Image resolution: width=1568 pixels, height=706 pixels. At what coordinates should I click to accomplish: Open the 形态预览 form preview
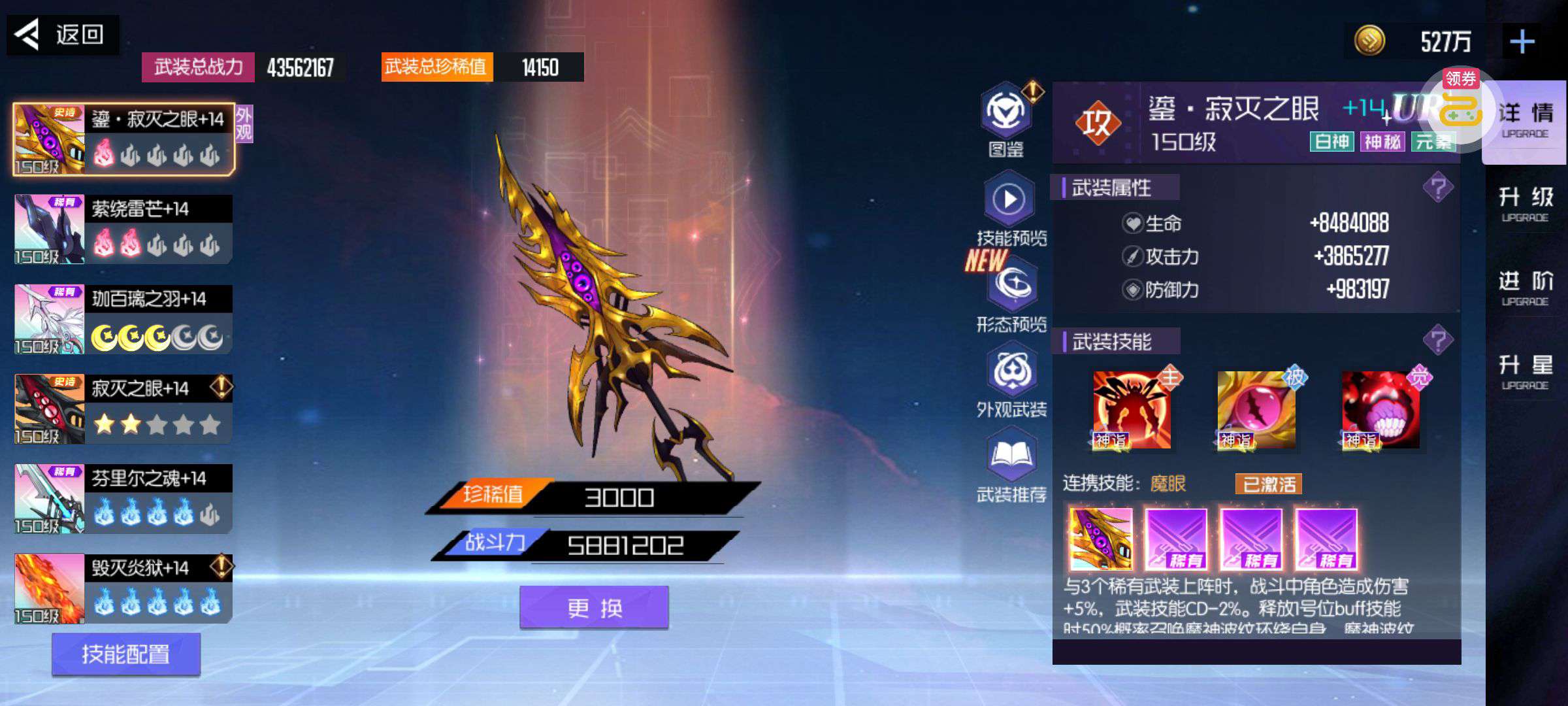pyautogui.click(x=1012, y=286)
